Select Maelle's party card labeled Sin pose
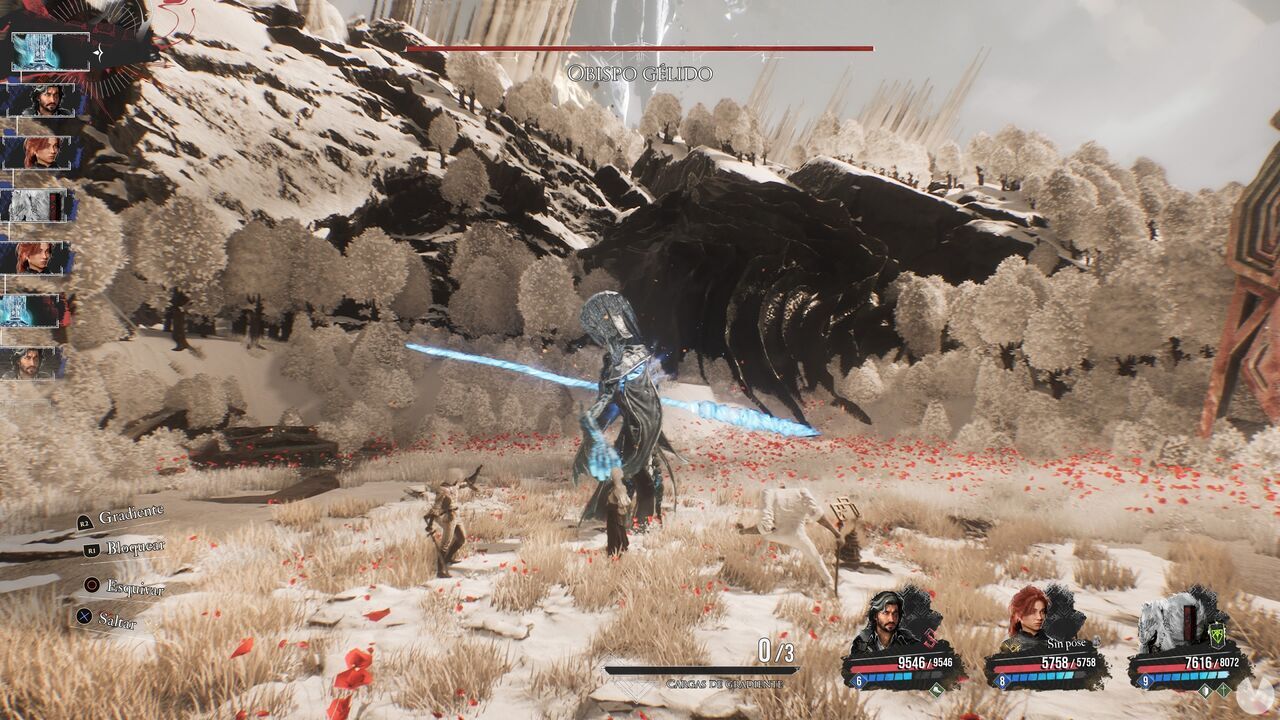This screenshot has height=720, width=1280. click(1045, 640)
